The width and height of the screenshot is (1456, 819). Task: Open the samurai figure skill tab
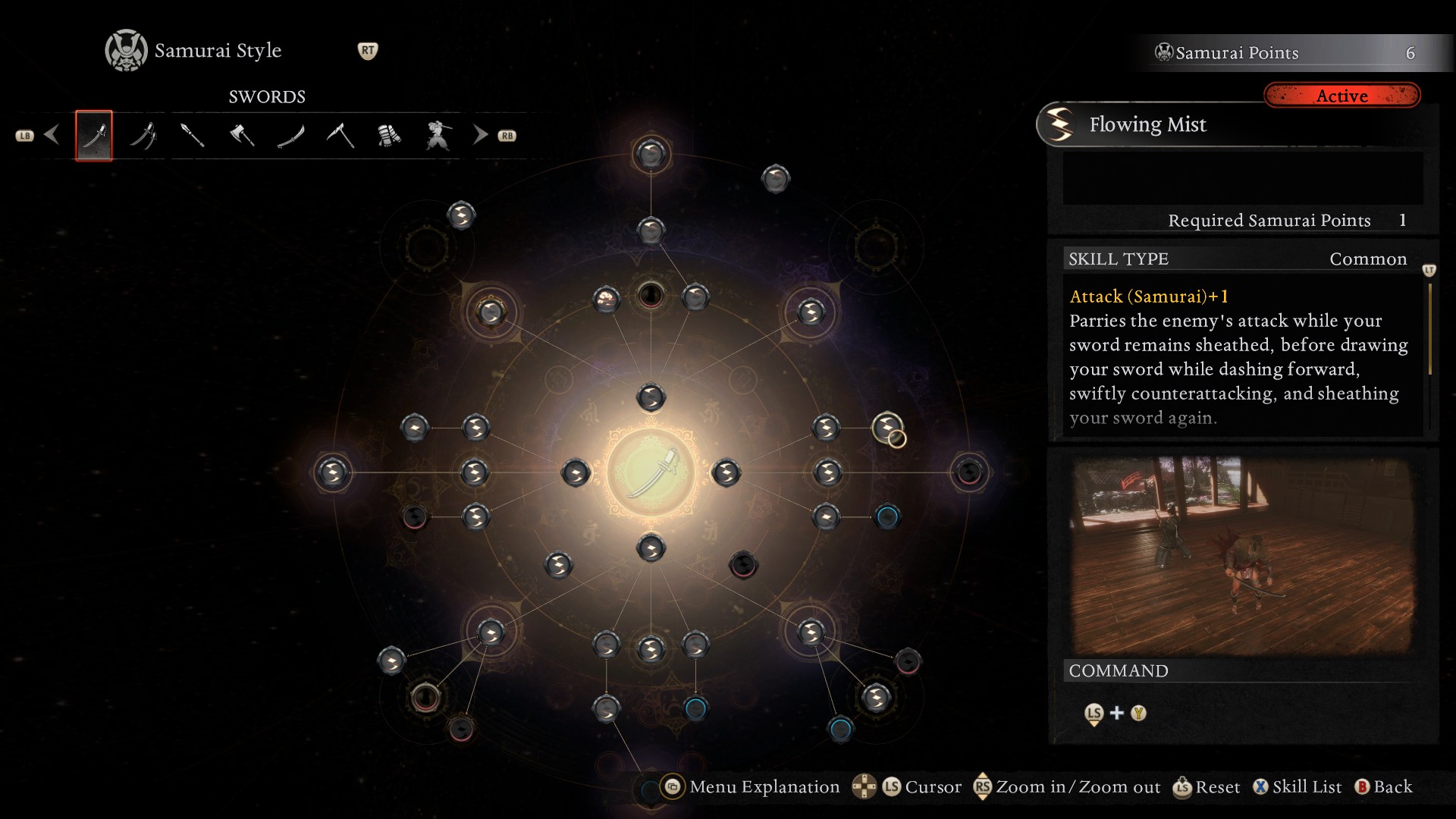[438, 136]
